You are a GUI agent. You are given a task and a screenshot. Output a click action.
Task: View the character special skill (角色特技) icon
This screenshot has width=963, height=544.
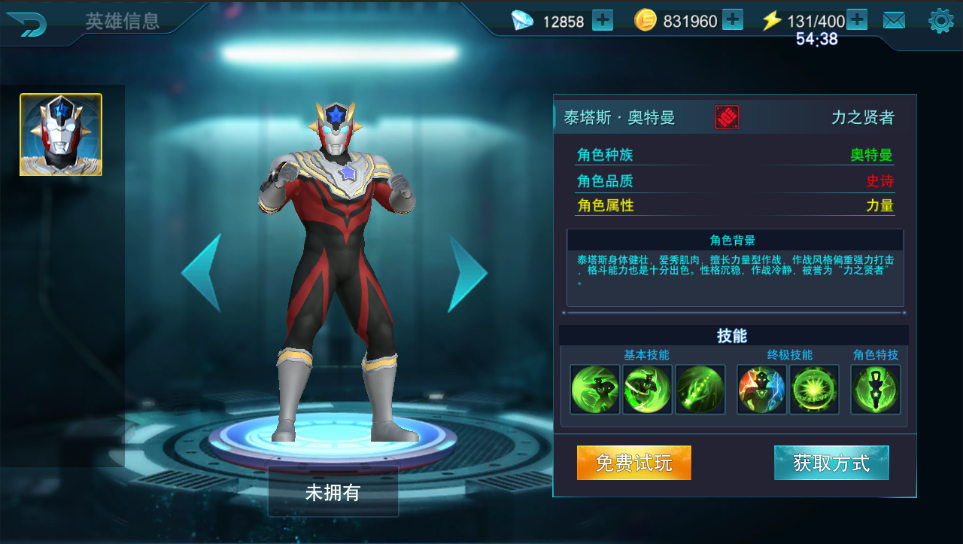point(876,389)
